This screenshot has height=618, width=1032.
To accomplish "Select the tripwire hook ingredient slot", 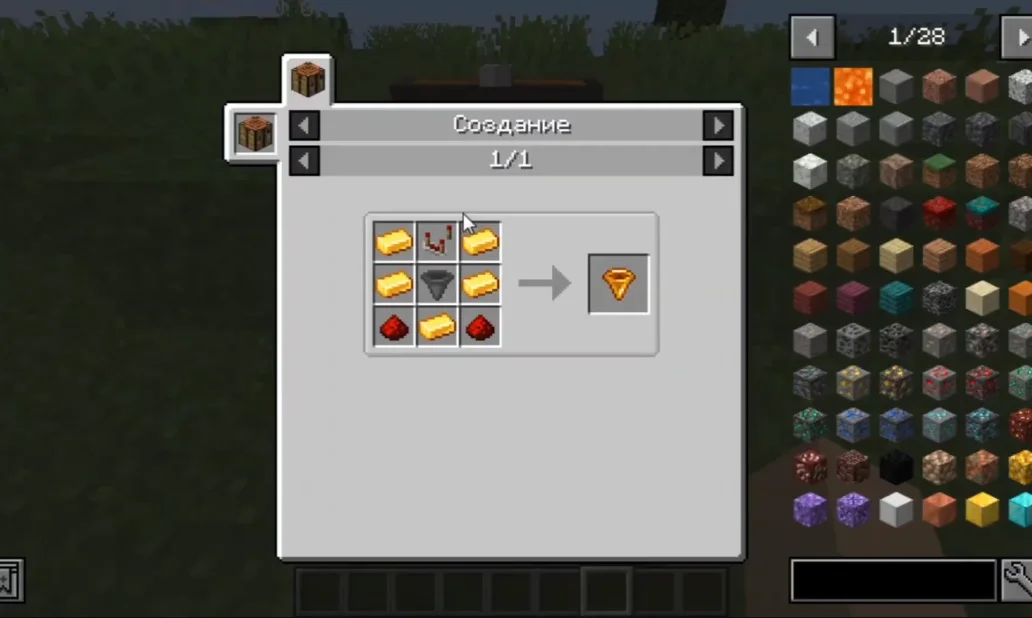I will (437, 241).
